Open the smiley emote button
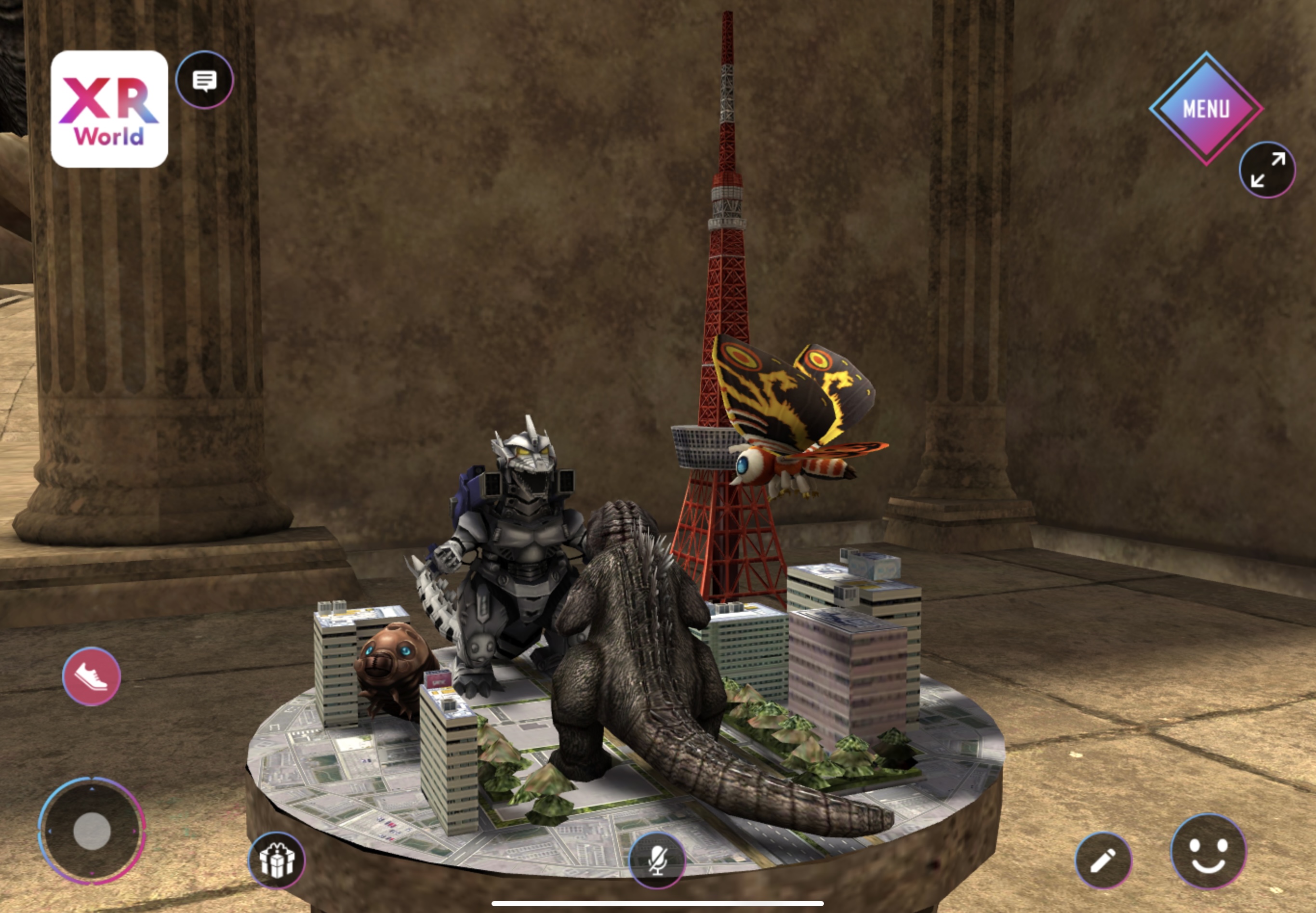 [1208, 851]
